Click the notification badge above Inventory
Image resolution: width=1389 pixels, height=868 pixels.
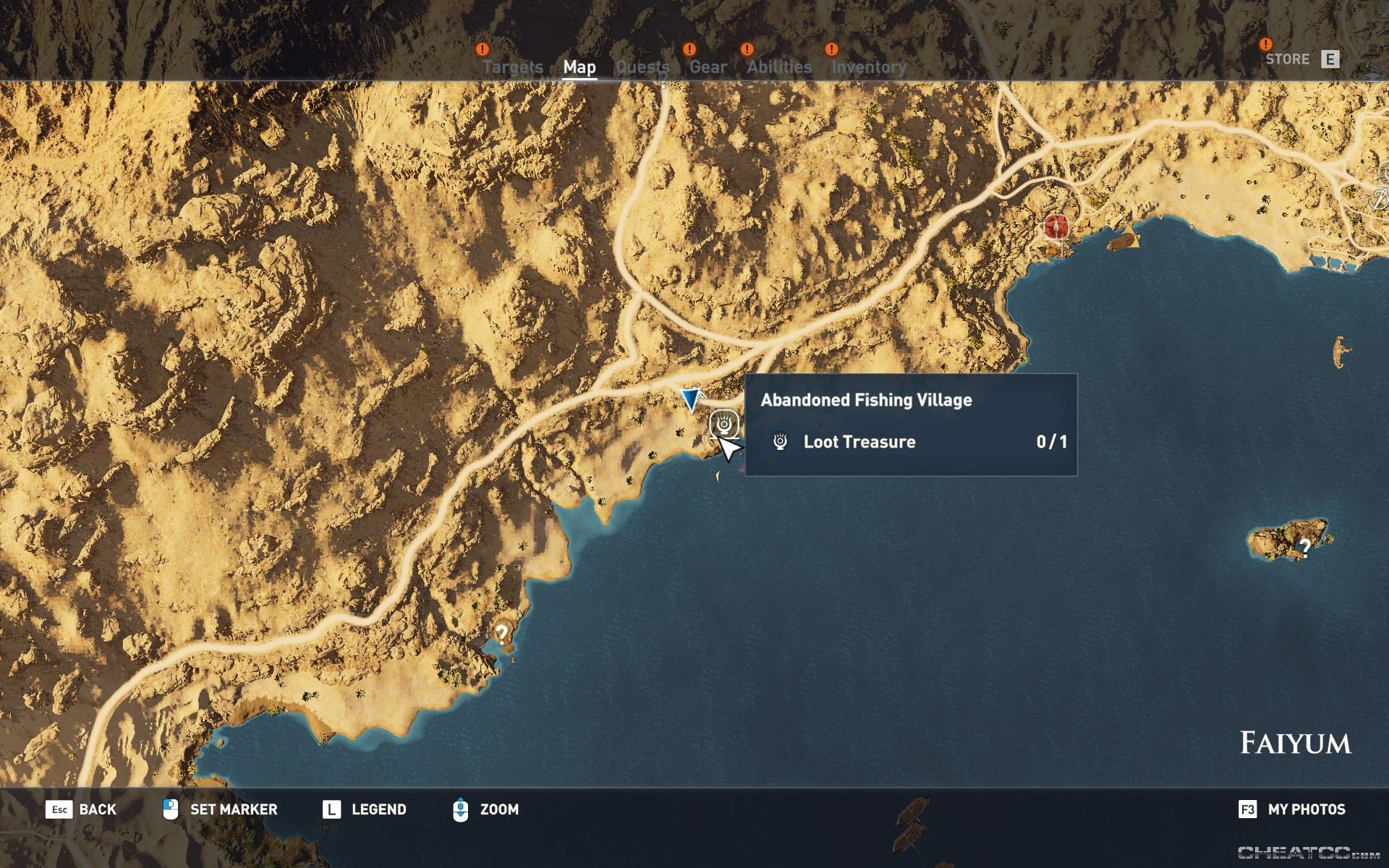click(x=831, y=50)
